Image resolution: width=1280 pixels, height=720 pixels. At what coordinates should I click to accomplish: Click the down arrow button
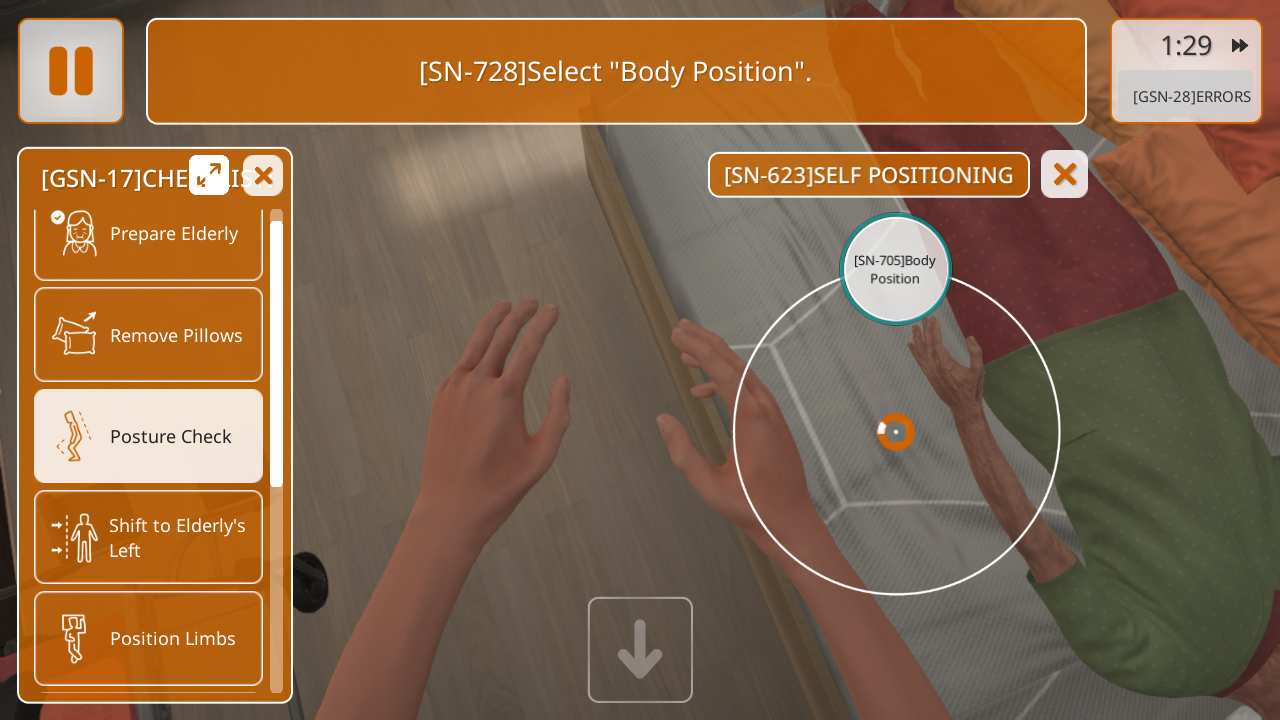tap(640, 650)
